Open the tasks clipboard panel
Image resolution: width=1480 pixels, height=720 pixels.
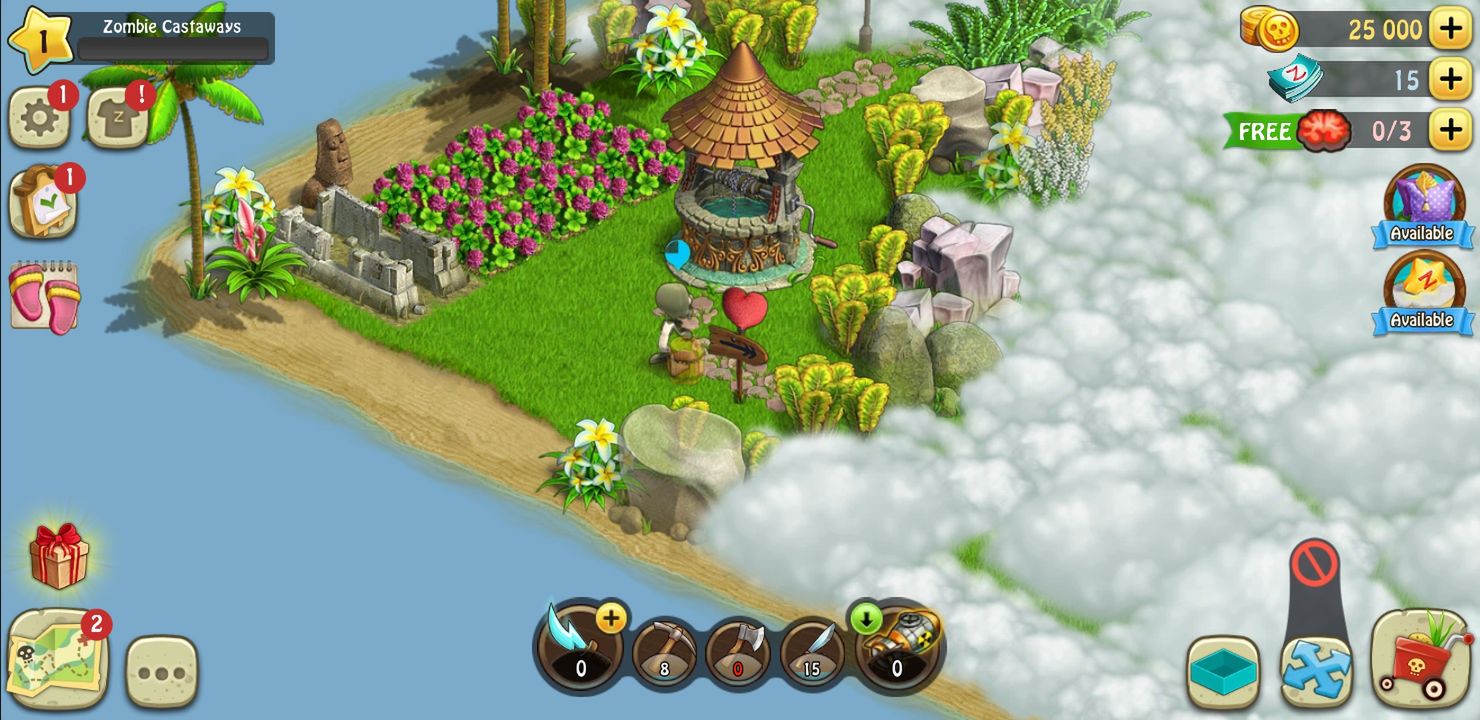[x=44, y=199]
